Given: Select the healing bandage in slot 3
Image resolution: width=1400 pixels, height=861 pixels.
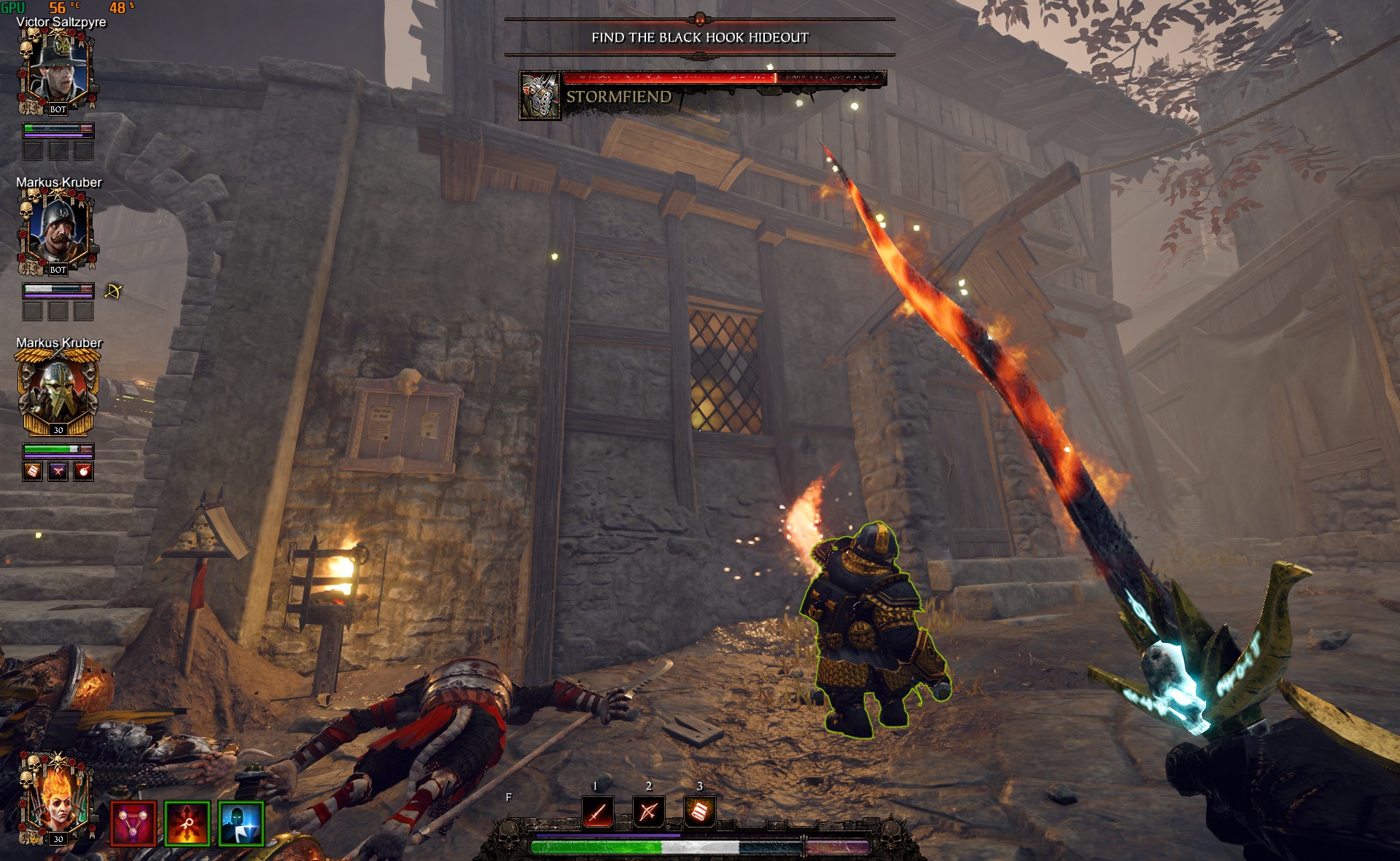Looking at the screenshot, I should click(699, 811).
